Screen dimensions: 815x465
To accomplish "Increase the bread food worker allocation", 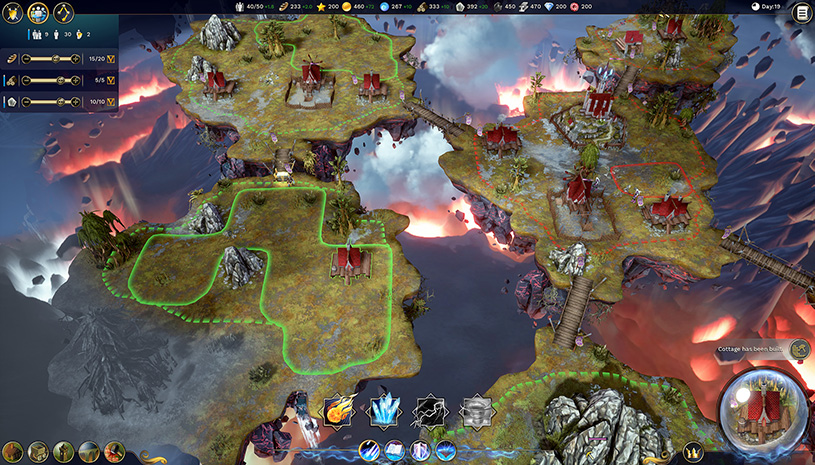I will pyautogui.click(x=76, y=59).
